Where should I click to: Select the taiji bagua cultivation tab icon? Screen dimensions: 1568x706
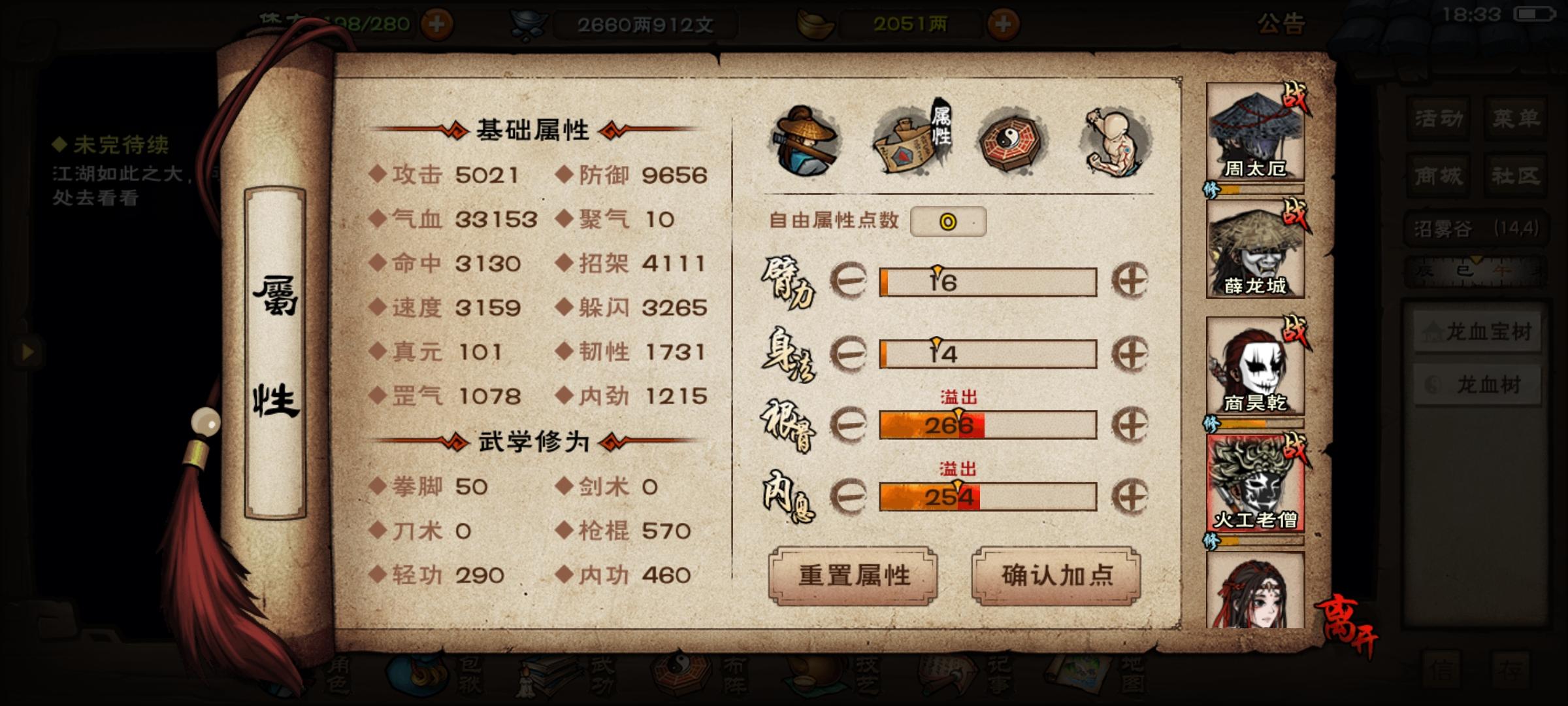tap(1009, 141)
